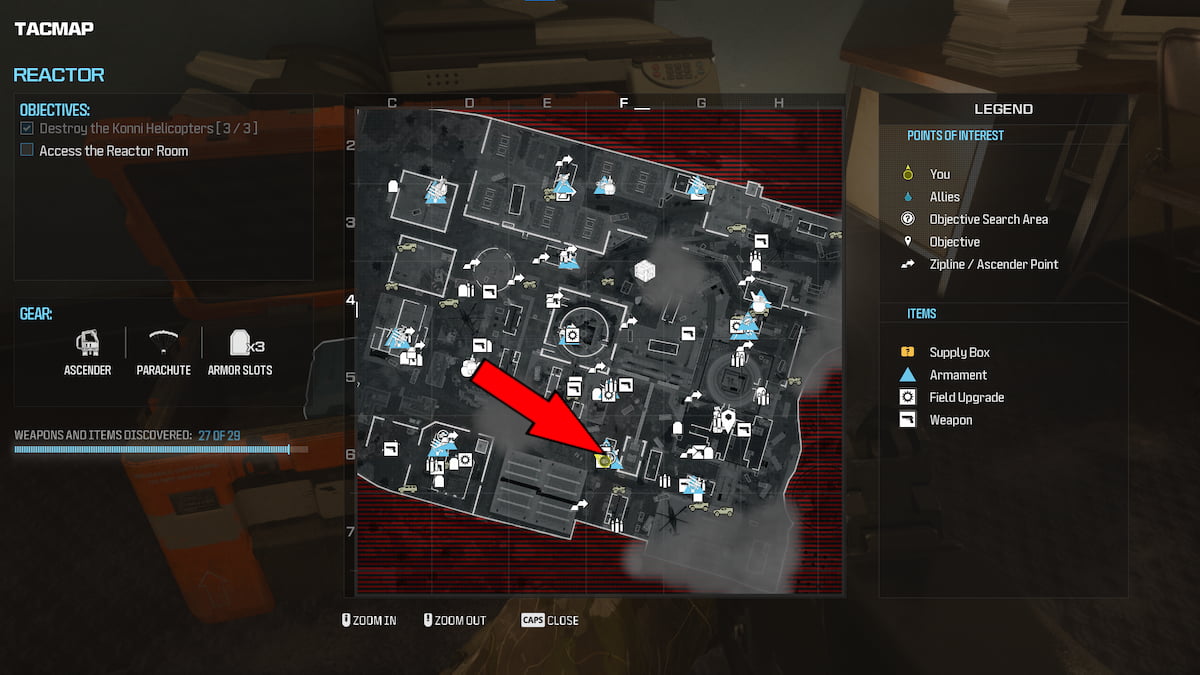Choose the Parachute gear icon

[163, 343]
